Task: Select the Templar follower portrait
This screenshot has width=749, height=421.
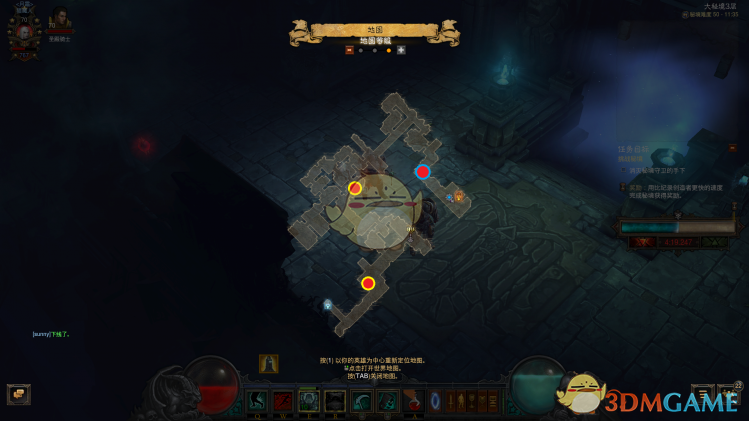Action: (x=60, y=20)
